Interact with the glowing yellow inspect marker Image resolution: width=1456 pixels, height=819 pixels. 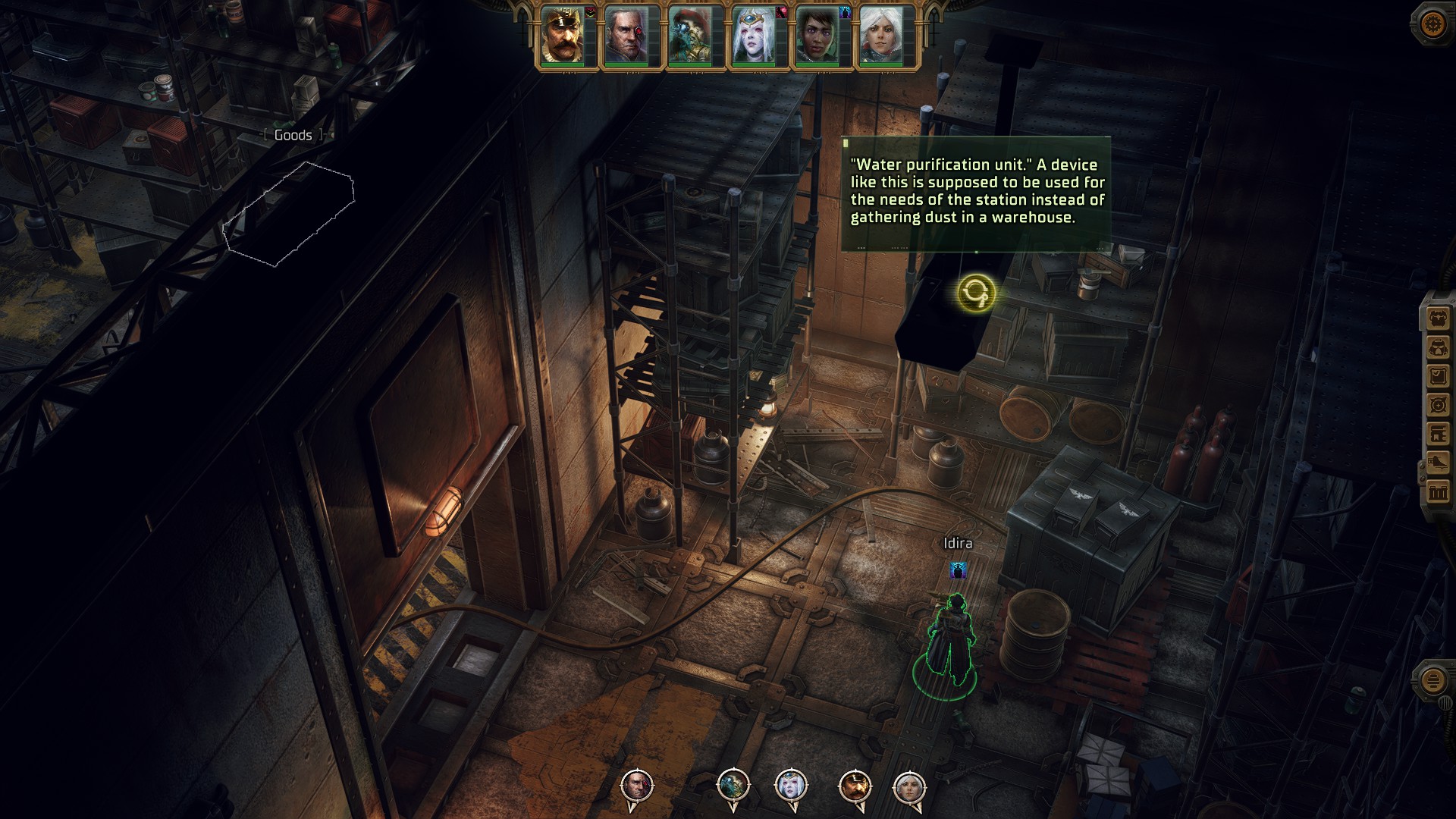point(975,293)
